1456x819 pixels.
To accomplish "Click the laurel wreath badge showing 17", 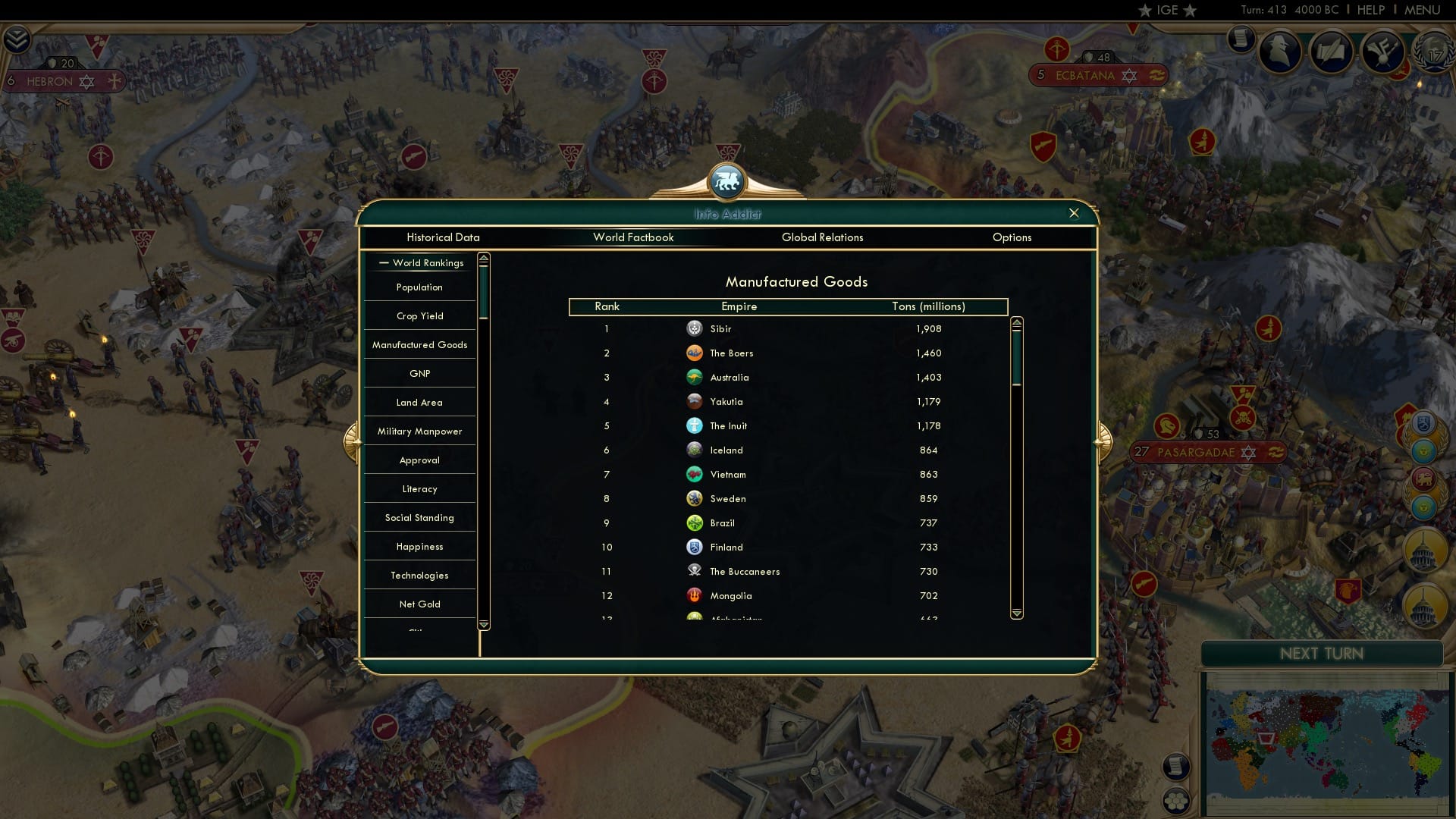I will pyautogui.click(x=1433, y=53).
